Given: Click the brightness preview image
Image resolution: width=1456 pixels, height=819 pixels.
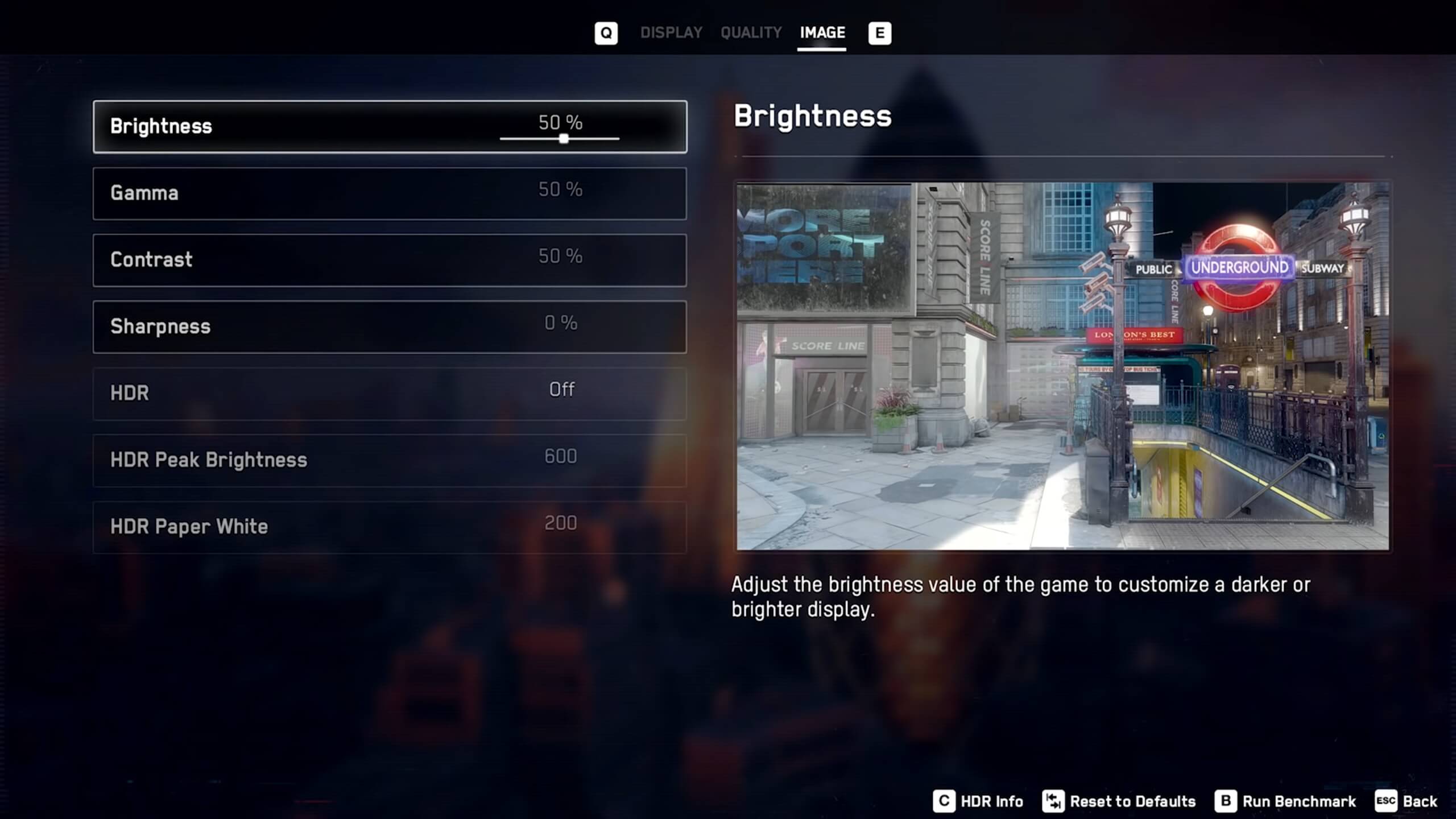Looking at the screenshot, I should pyautogui.click(x=1062, y=366).
